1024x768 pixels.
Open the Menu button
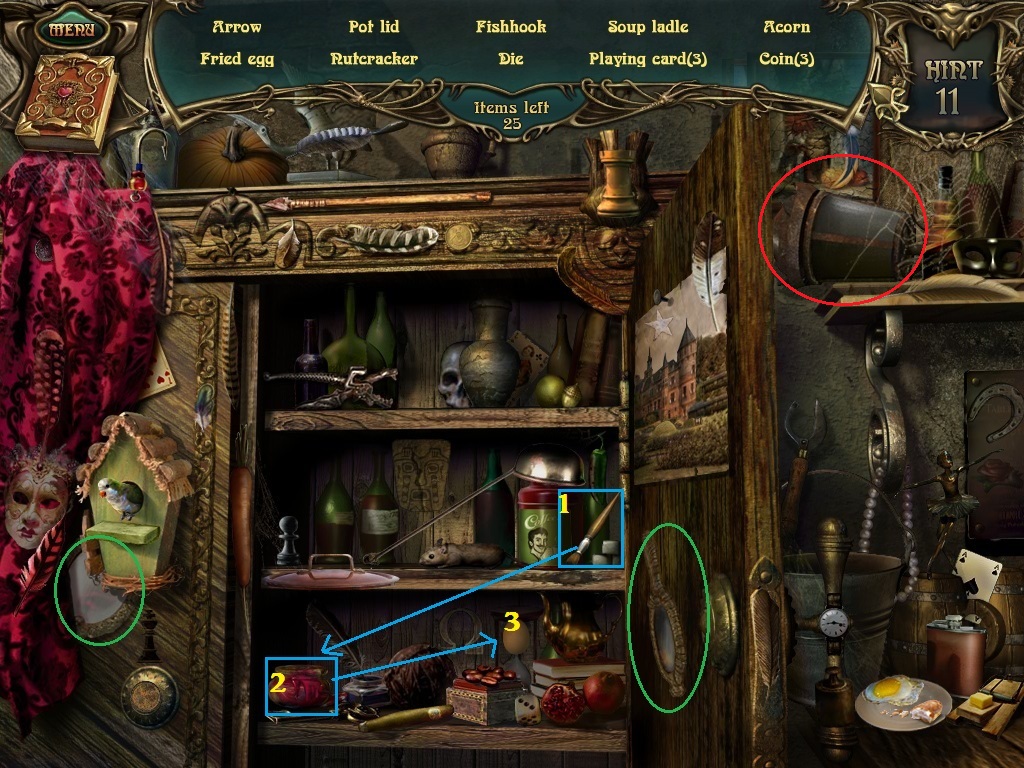tap(72, 29)
